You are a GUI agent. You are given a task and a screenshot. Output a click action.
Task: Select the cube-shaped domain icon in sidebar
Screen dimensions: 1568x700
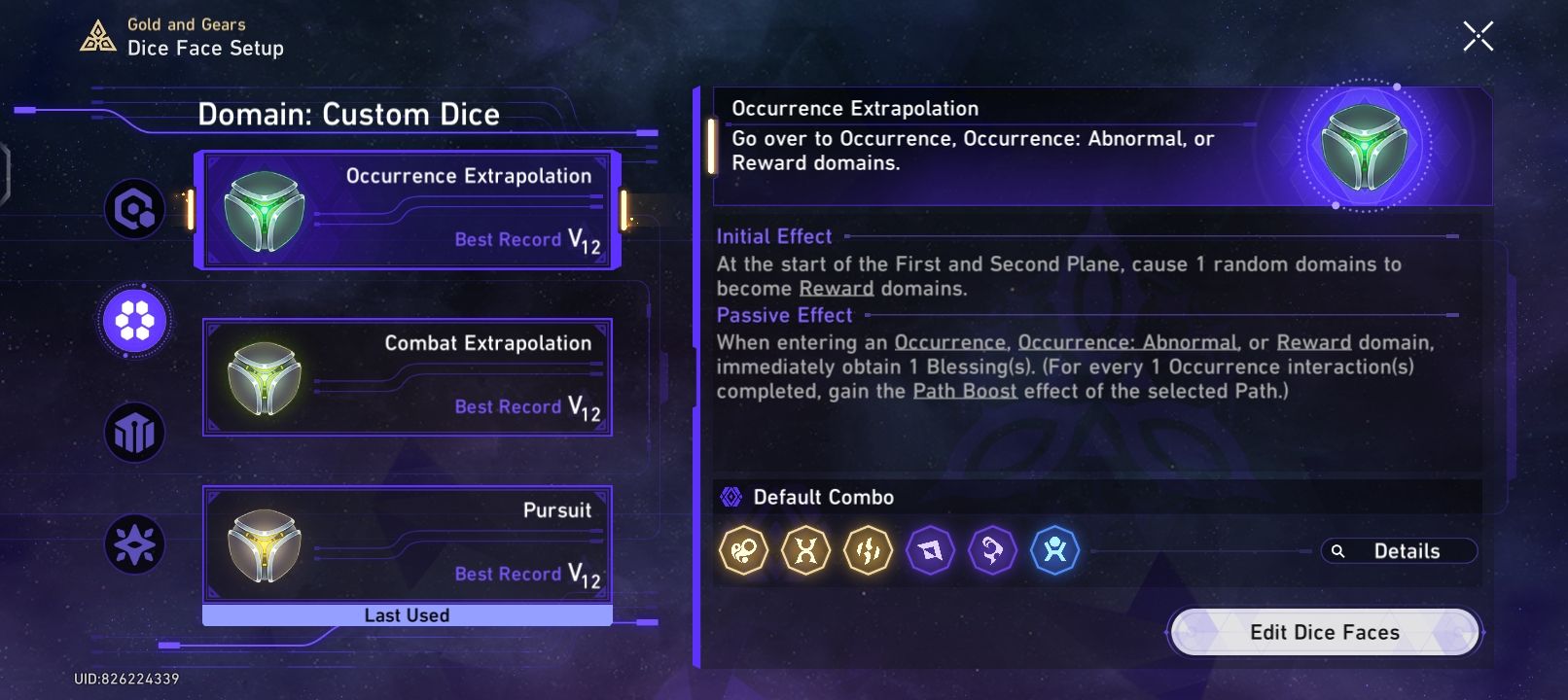tap(135, 433)
